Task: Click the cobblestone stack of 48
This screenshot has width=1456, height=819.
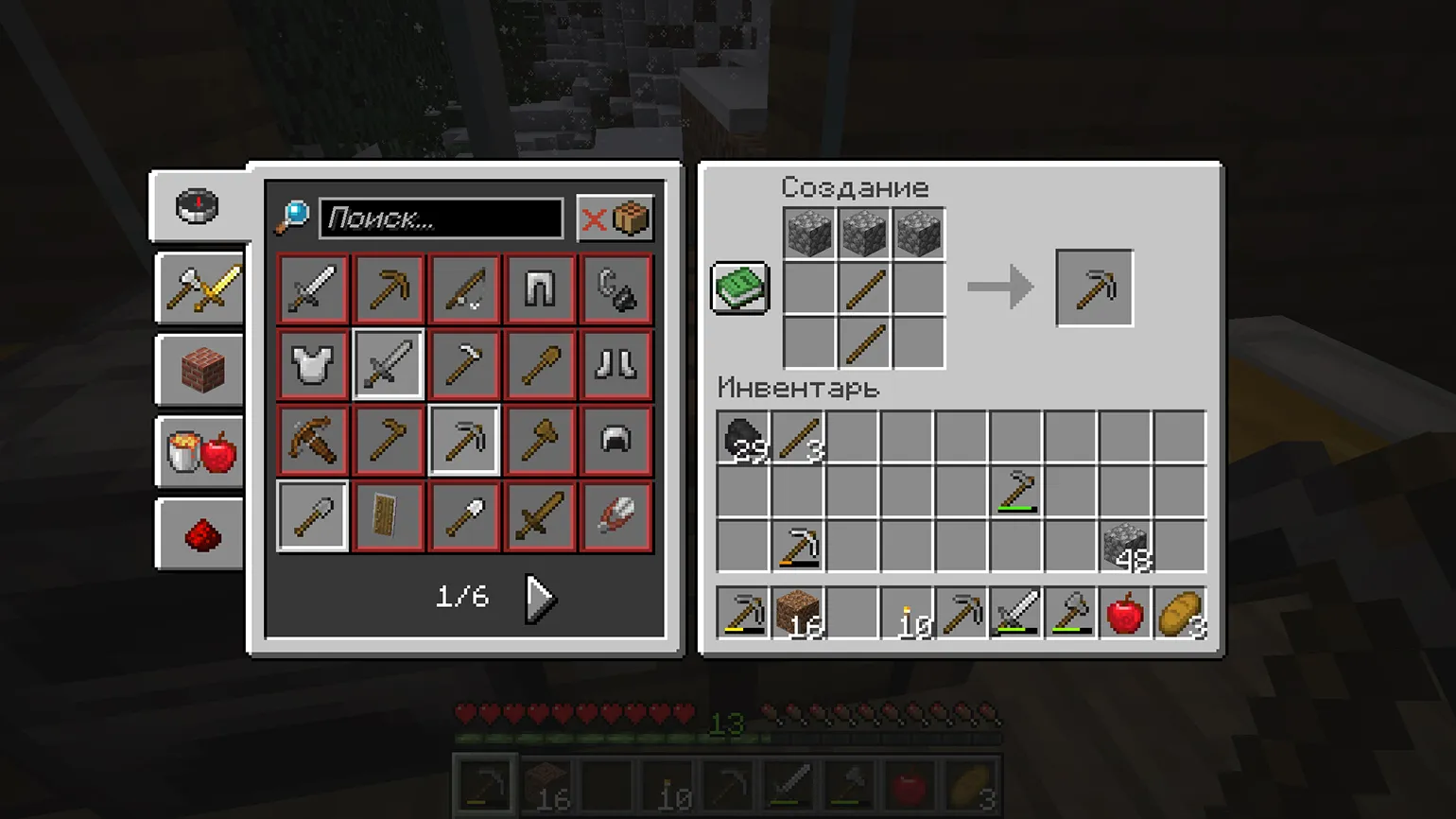Action: click(1125, 547)
